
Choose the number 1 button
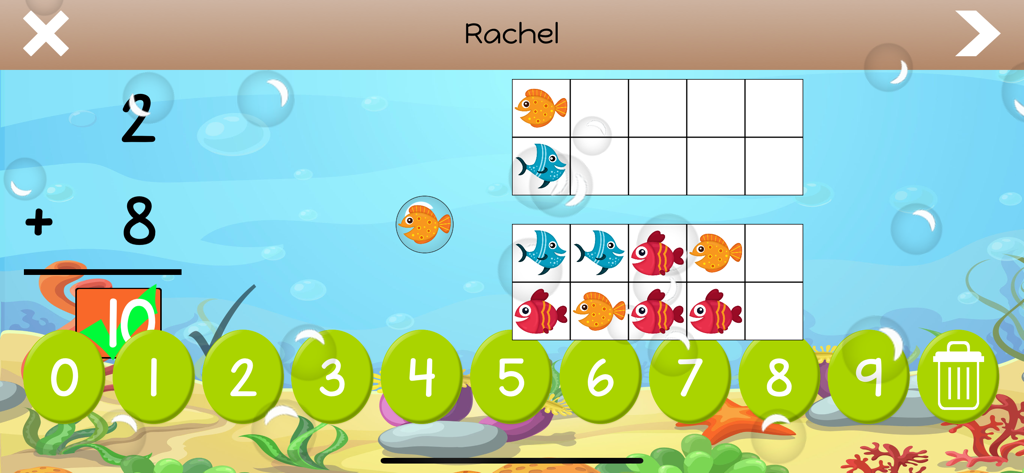[x=153, y=377]
